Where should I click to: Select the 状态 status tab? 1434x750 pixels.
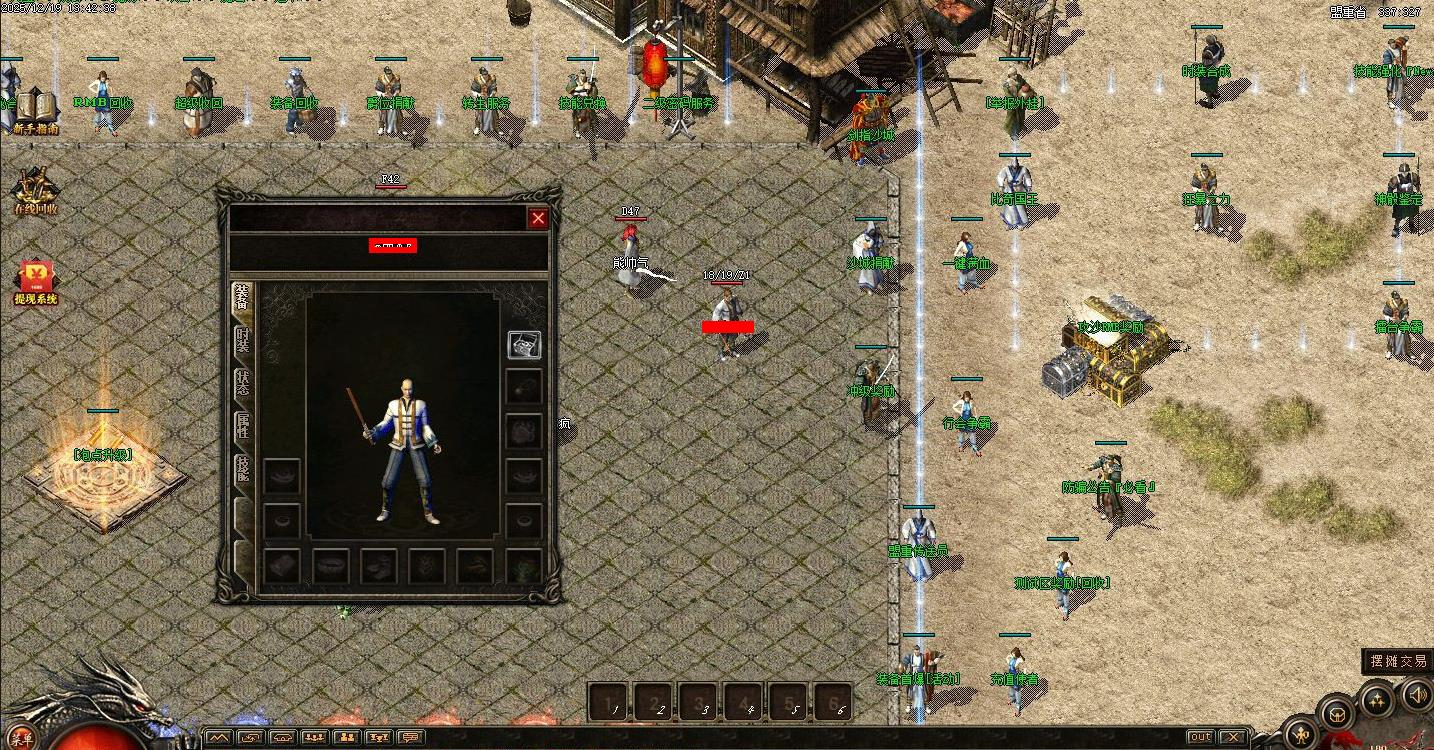click(x=242, y=384)
